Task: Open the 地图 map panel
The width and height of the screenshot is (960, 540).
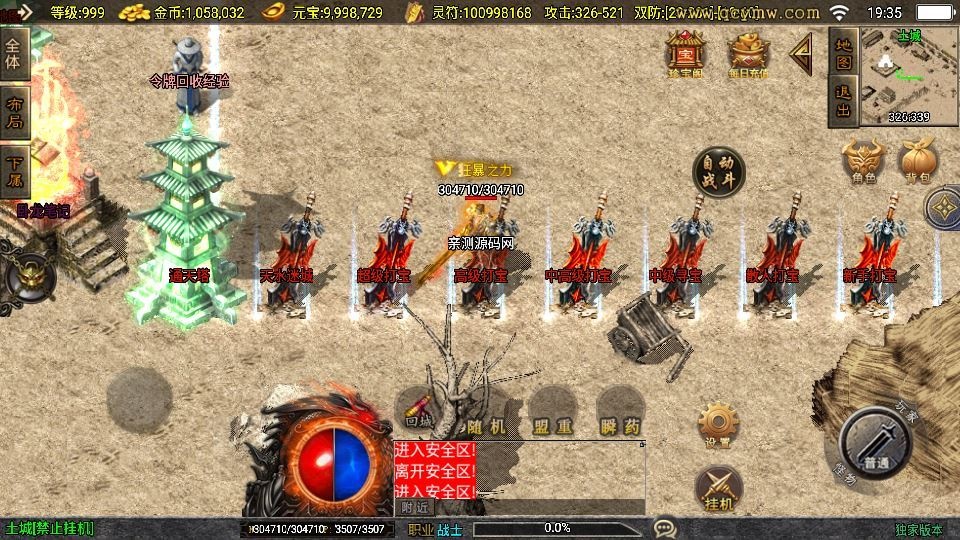Action: [x=843, y=50]
